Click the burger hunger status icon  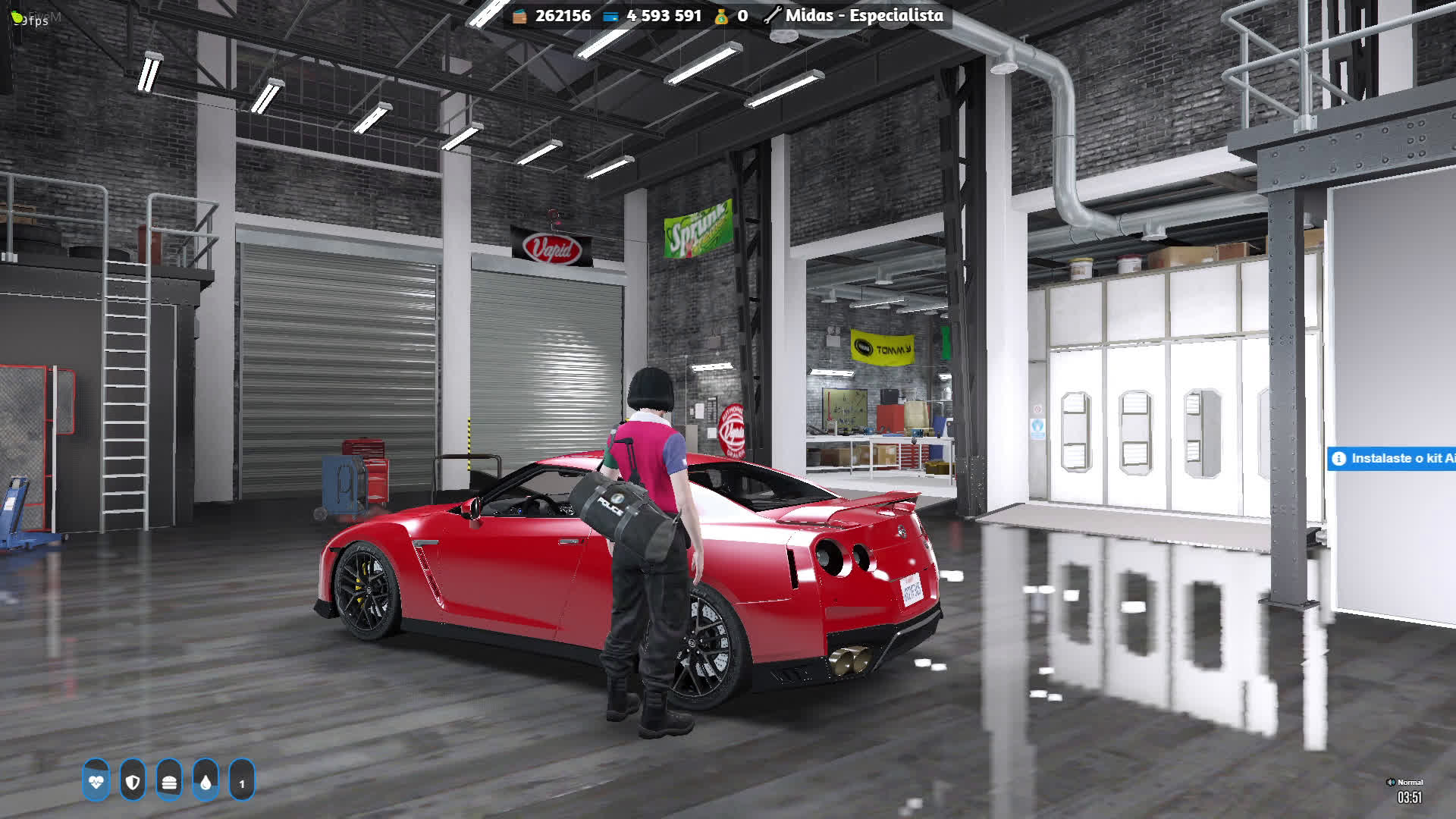point(169,780)
